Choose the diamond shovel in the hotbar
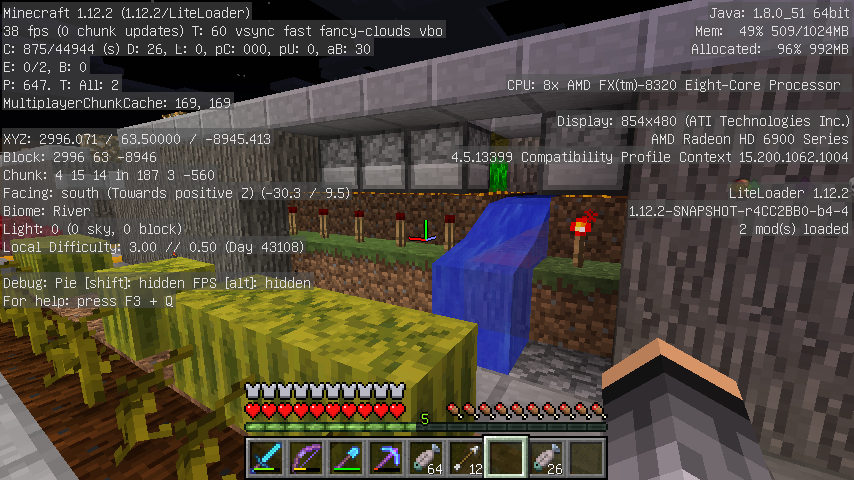 346,457
